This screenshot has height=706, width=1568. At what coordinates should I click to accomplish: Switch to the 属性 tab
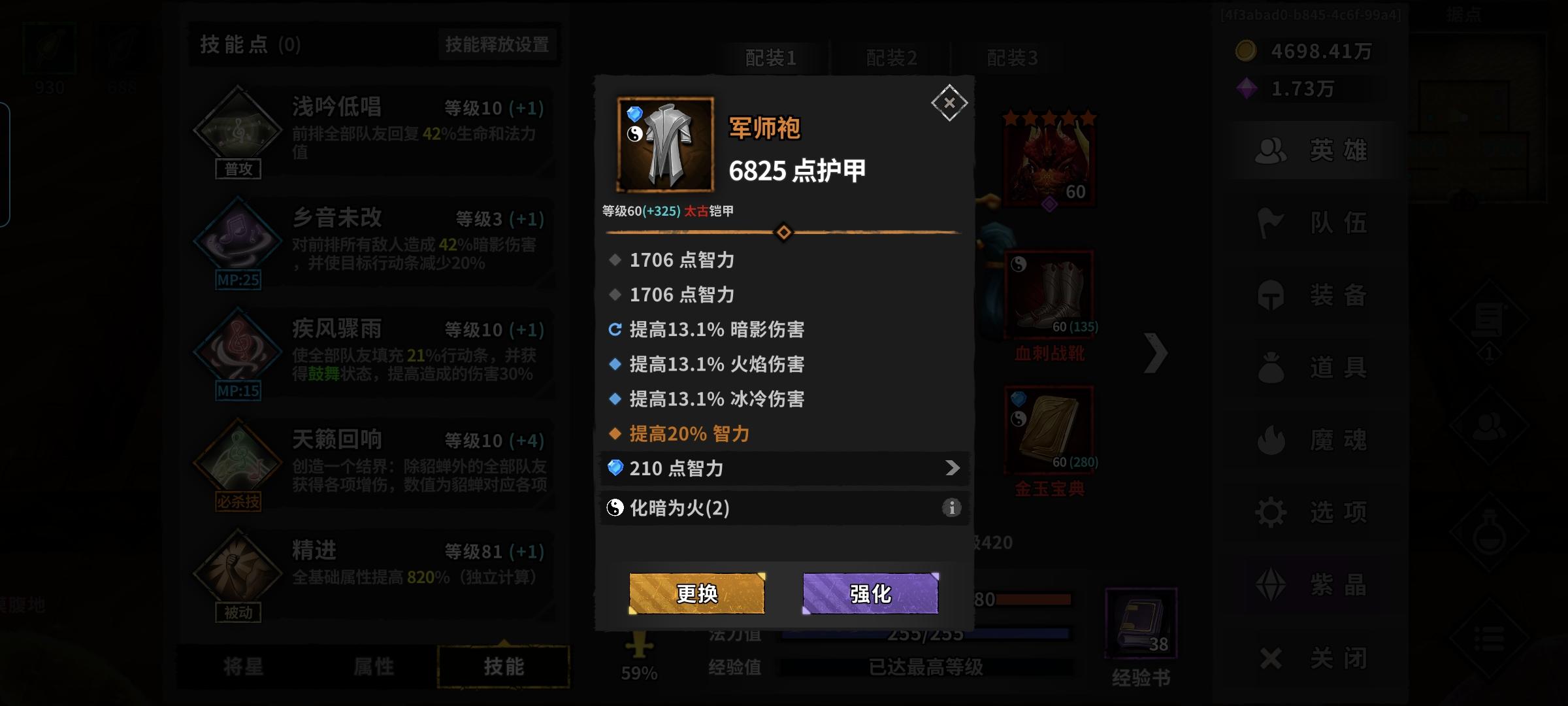point(374,666)
